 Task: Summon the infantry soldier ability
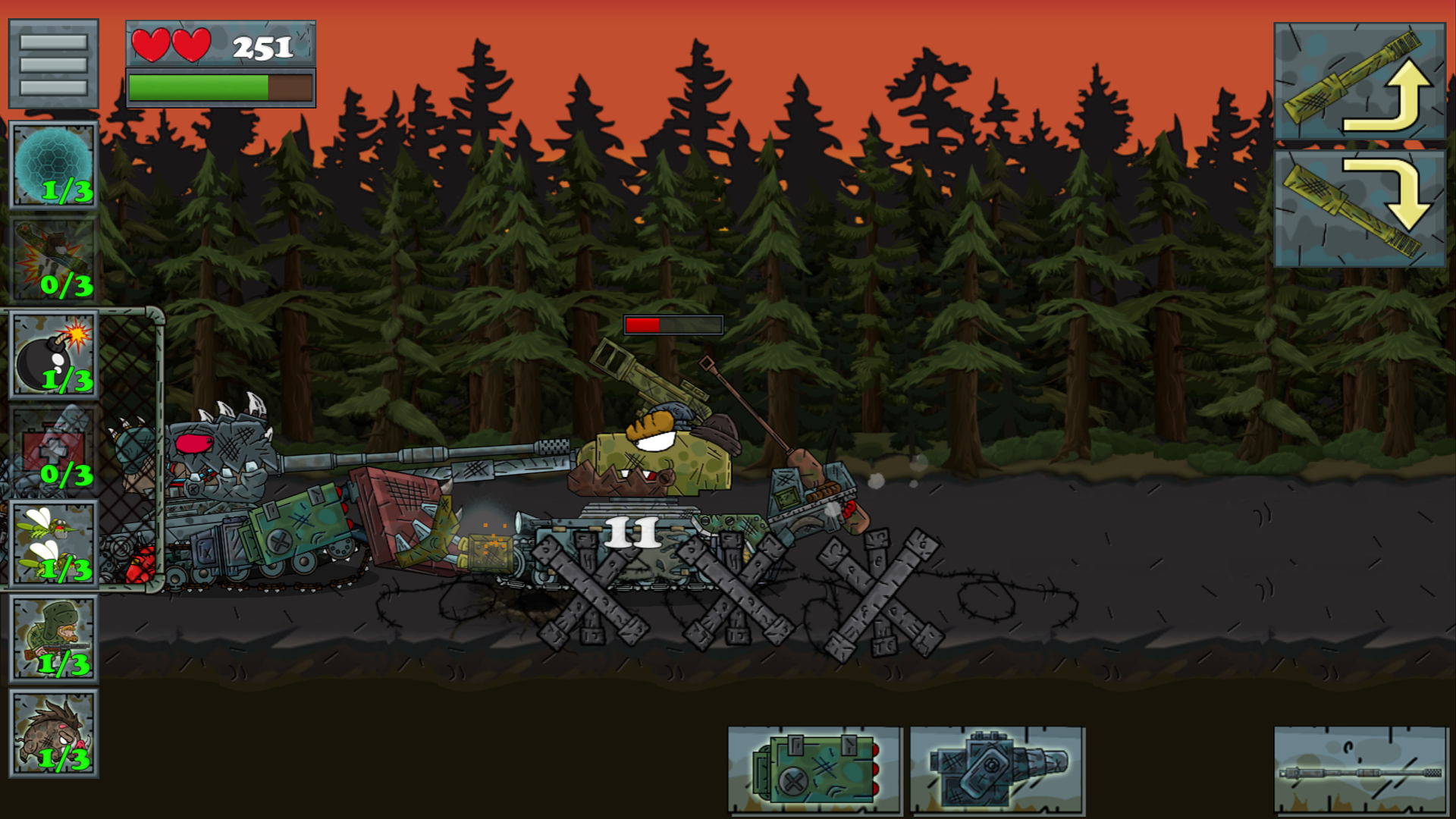click(53, 637)
